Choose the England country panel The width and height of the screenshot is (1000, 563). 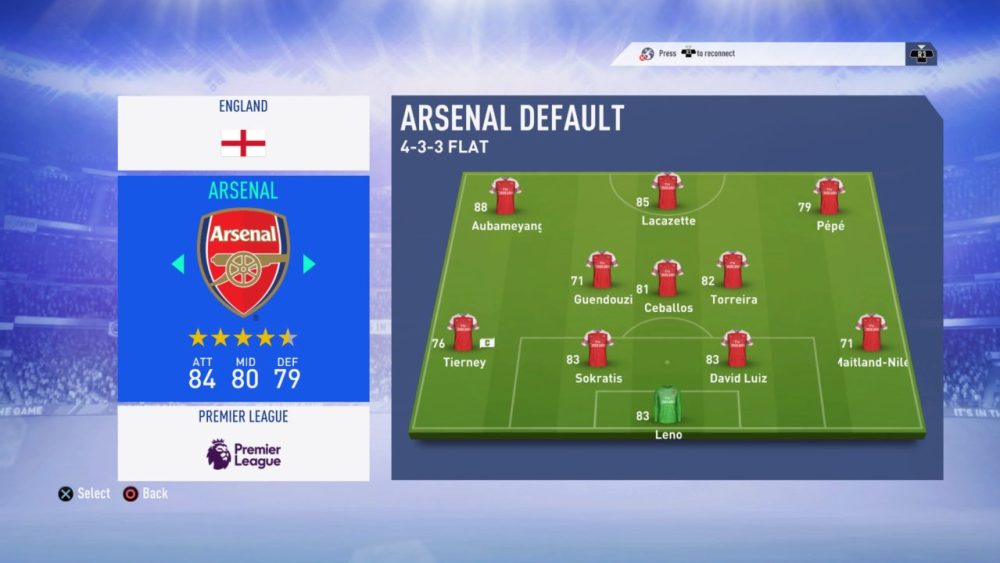244,132
